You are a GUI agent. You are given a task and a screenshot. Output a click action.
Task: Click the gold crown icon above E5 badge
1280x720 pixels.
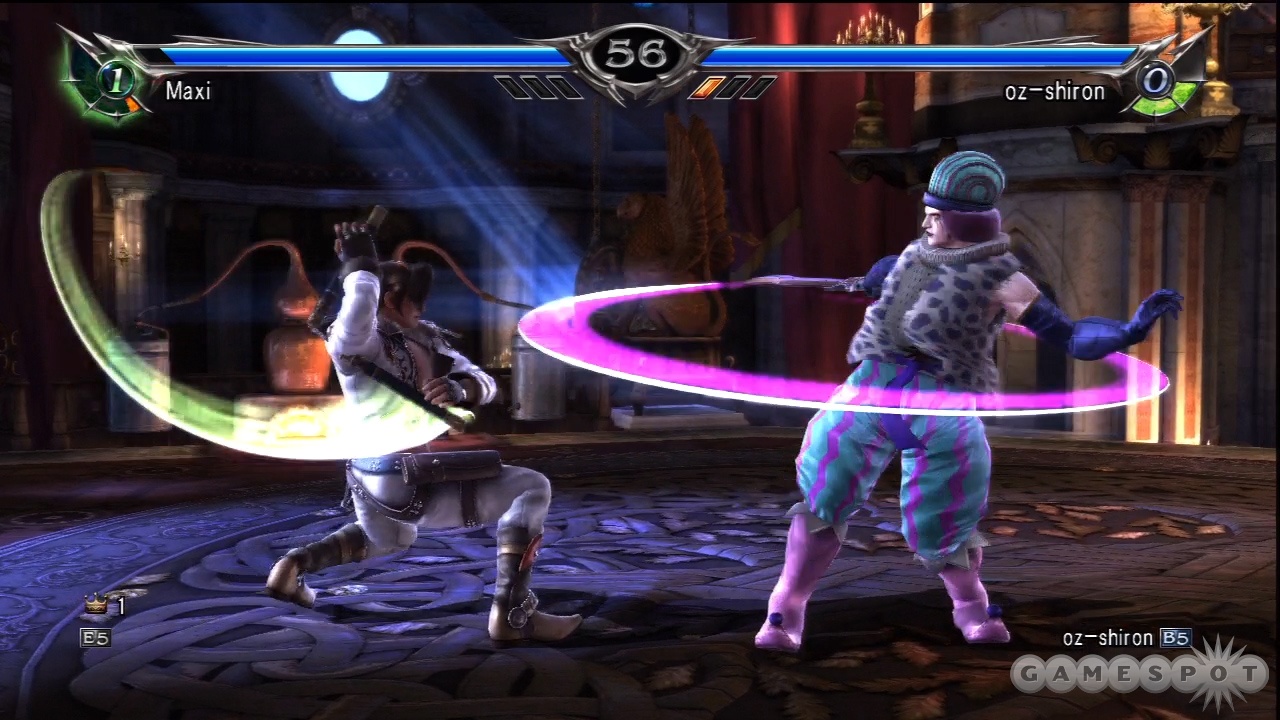coord(95,603)
